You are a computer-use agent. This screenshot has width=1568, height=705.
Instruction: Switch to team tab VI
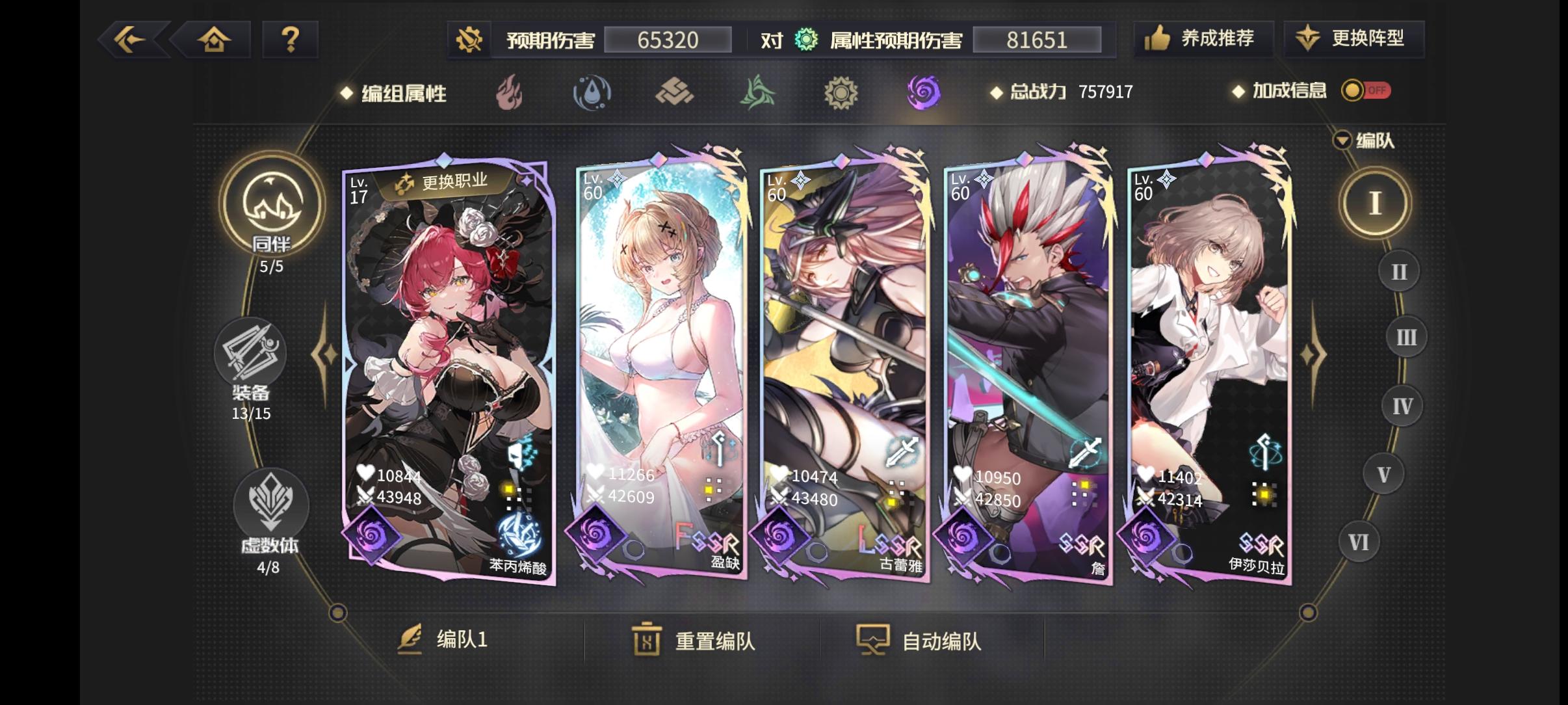(x=1359, y=542)
